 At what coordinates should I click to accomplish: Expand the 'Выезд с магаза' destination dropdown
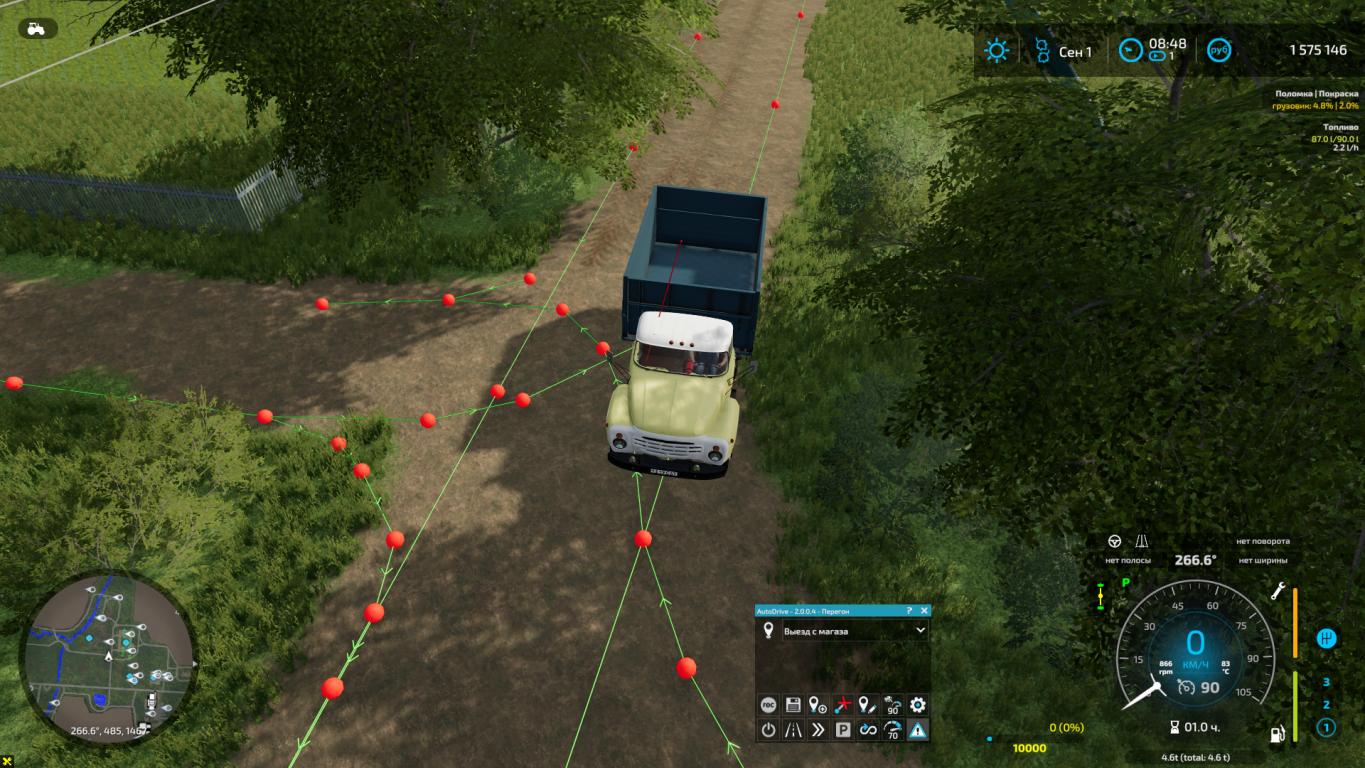920,631
